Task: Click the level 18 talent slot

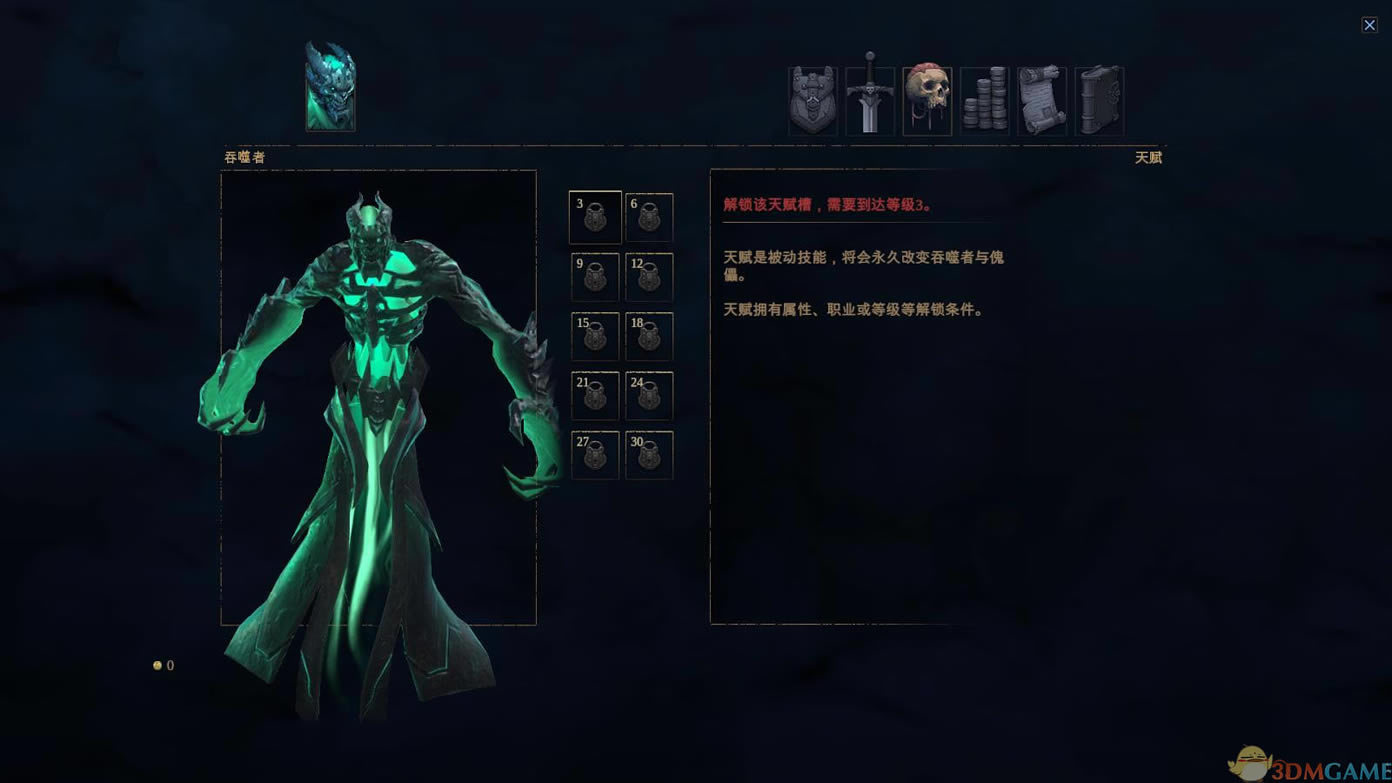Action: pos(649,335)
